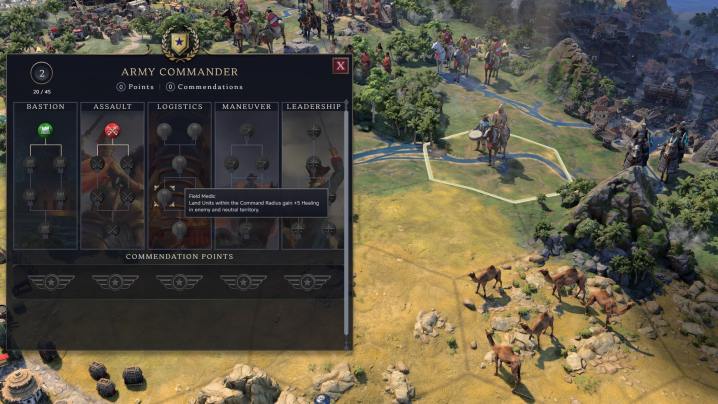718x404 pixels.
Task: Select the red Assault top promotion
Action: click(x=113, y=129)
